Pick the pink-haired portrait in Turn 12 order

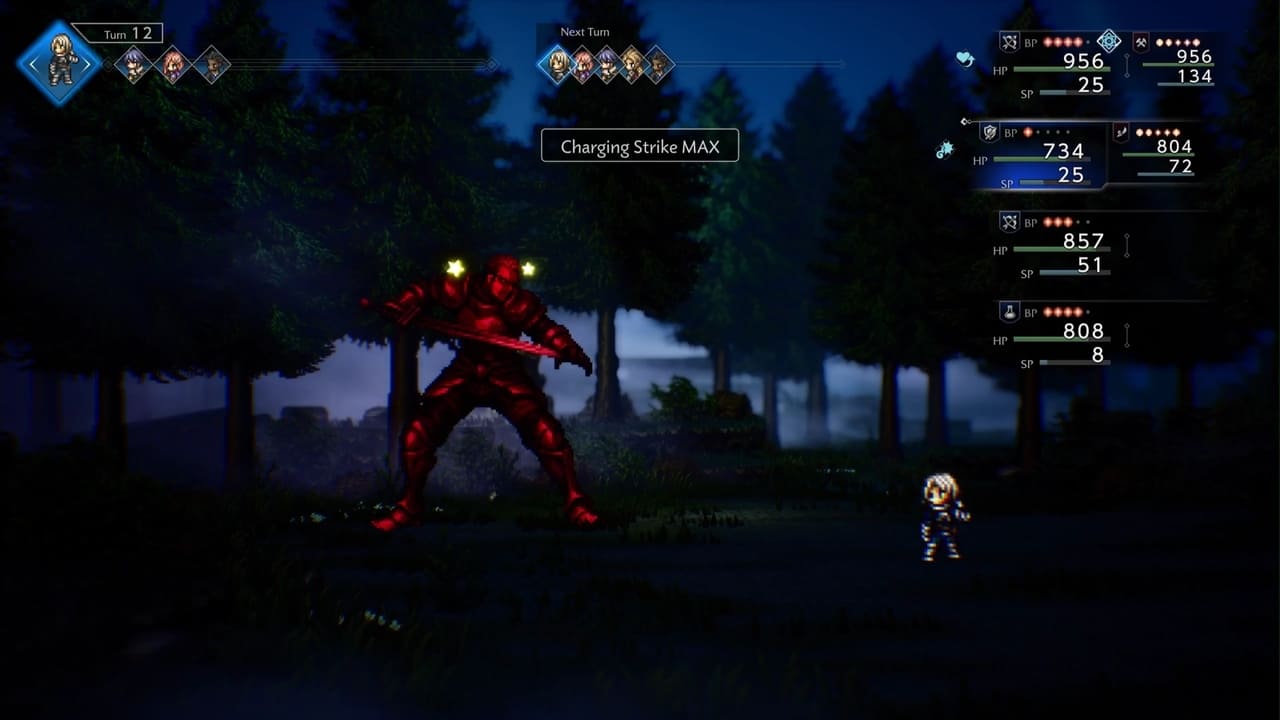pos(173,65)
